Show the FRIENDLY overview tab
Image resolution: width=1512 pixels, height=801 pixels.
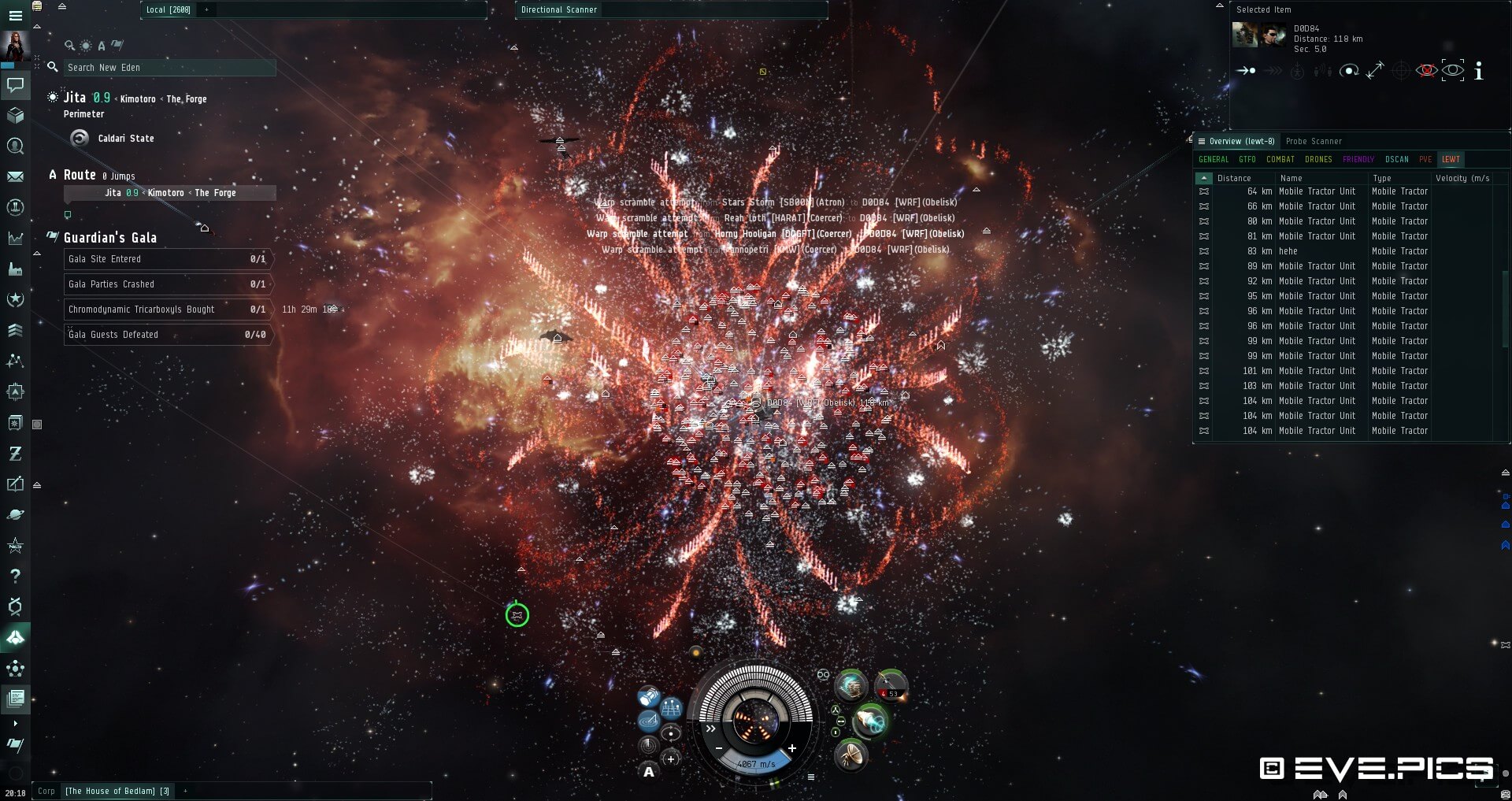[1358, 160]
